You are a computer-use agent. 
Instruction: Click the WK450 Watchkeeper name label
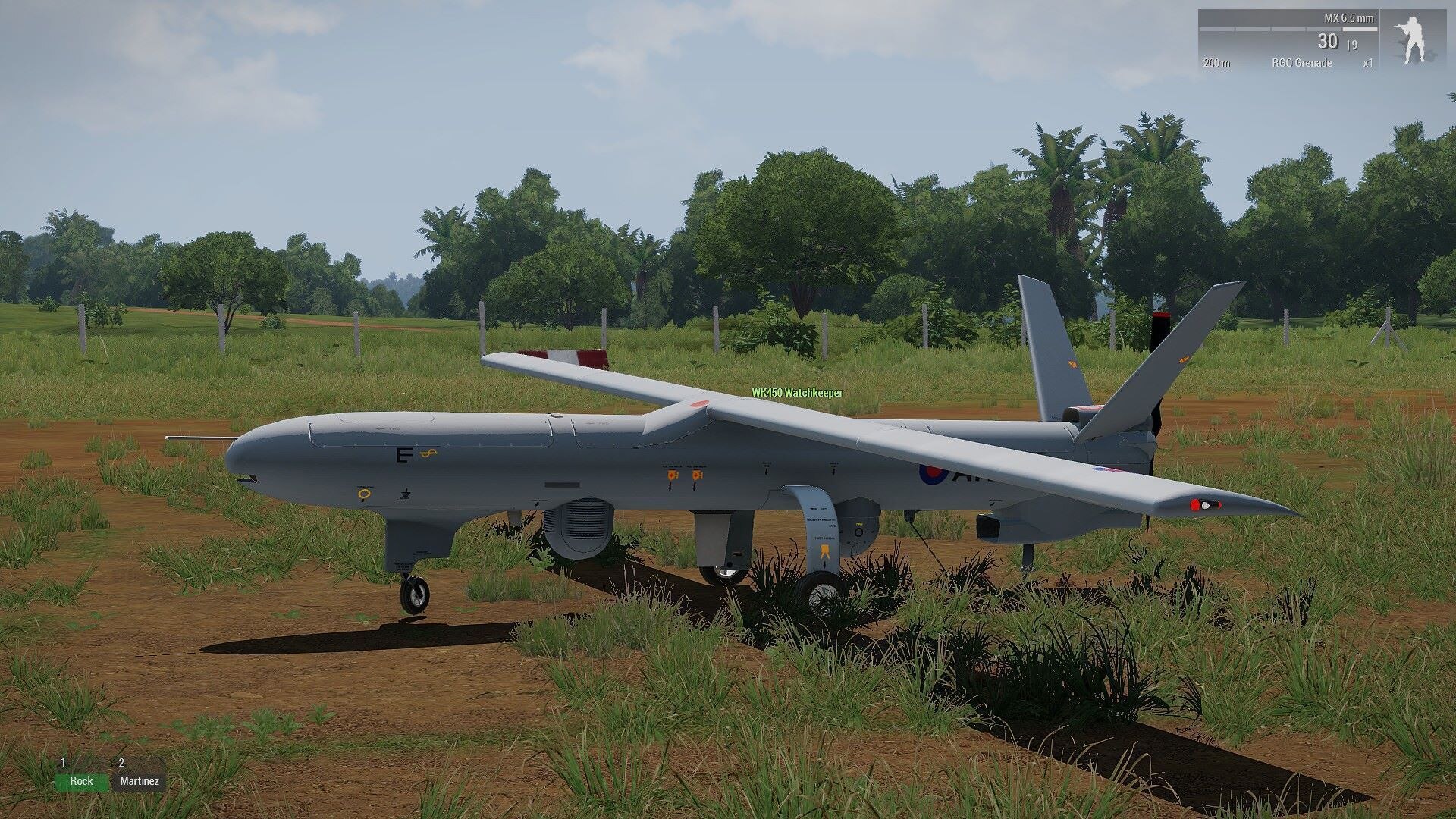coord(796,393)
